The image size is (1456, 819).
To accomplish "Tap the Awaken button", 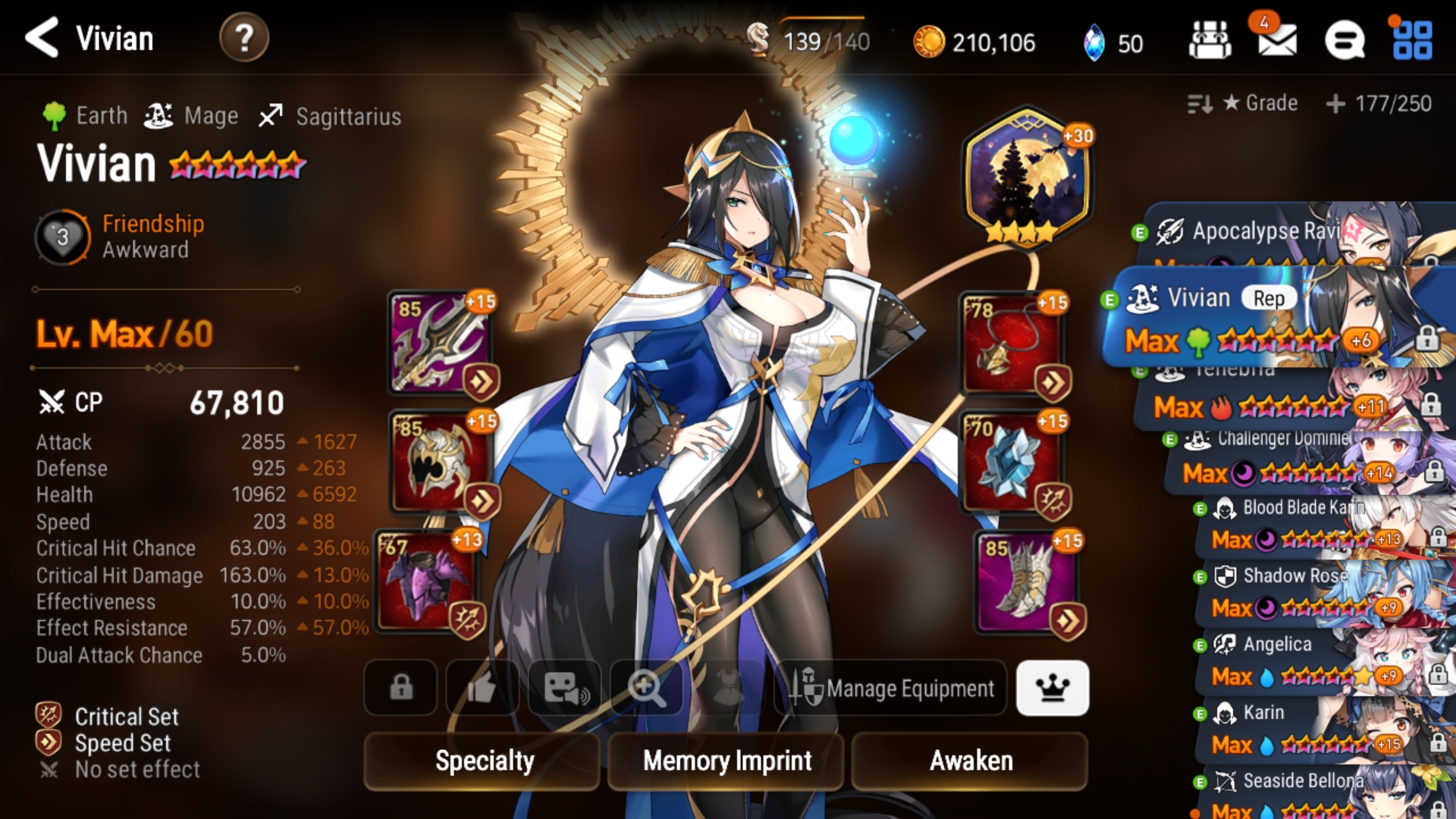I will click(970, 761).
